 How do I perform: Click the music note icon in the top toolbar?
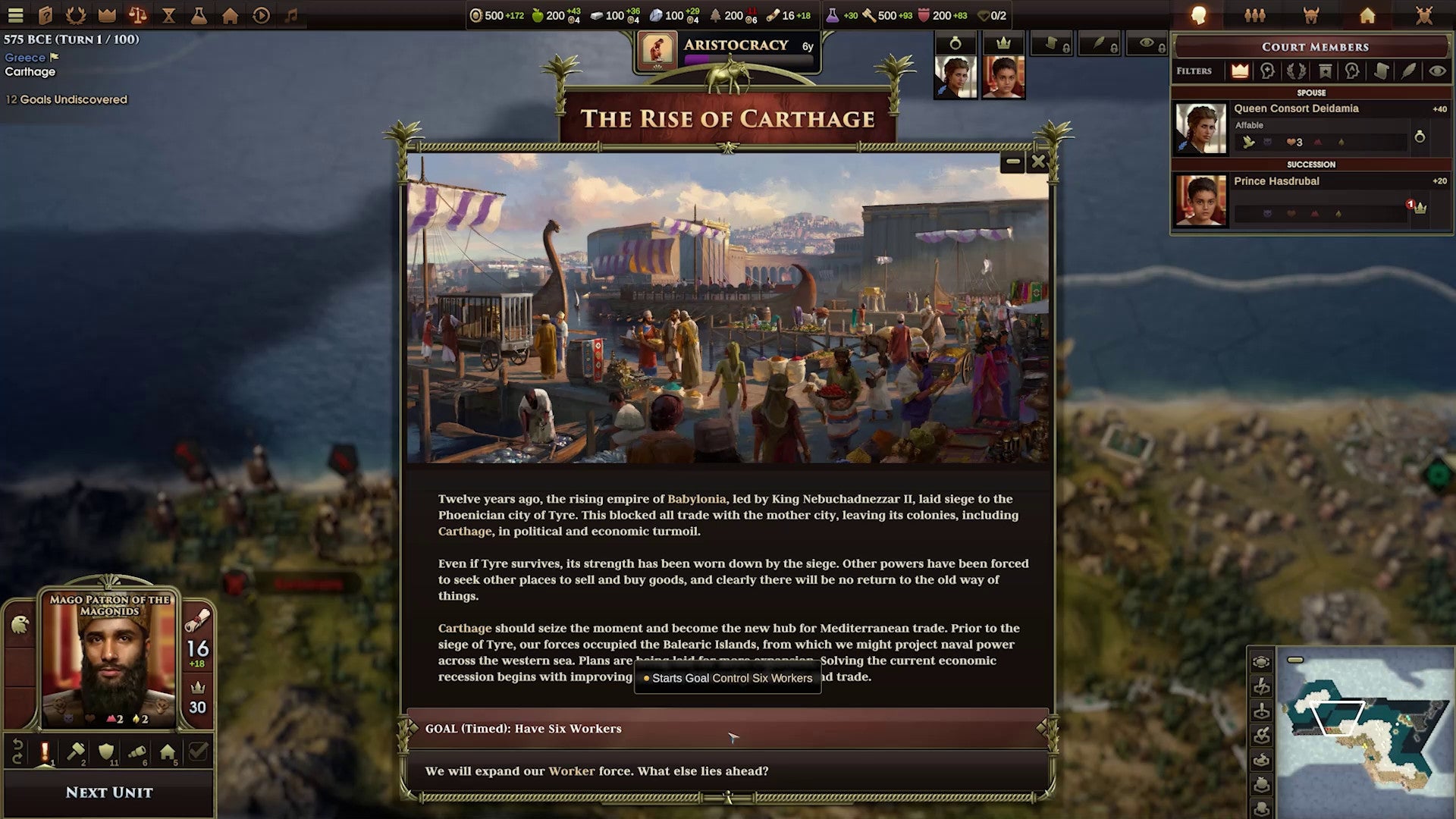point(291,15)
